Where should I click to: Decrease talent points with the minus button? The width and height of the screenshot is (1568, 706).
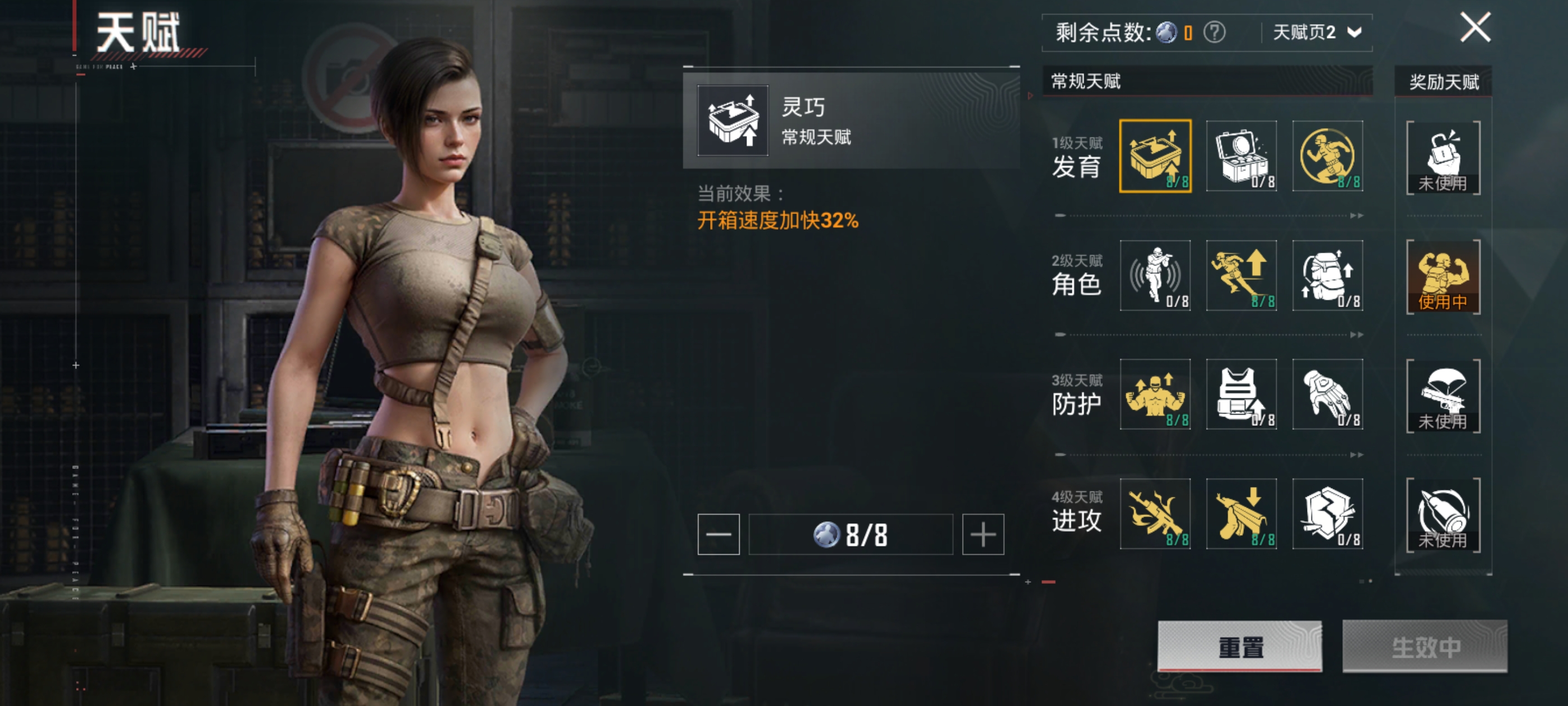(718, 534)
